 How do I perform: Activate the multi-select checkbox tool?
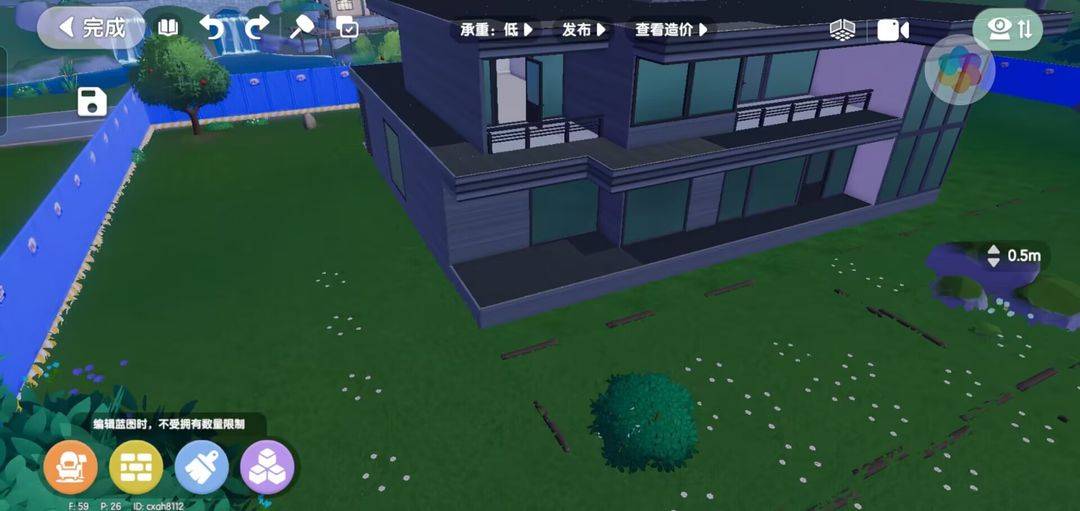[347, 28]
